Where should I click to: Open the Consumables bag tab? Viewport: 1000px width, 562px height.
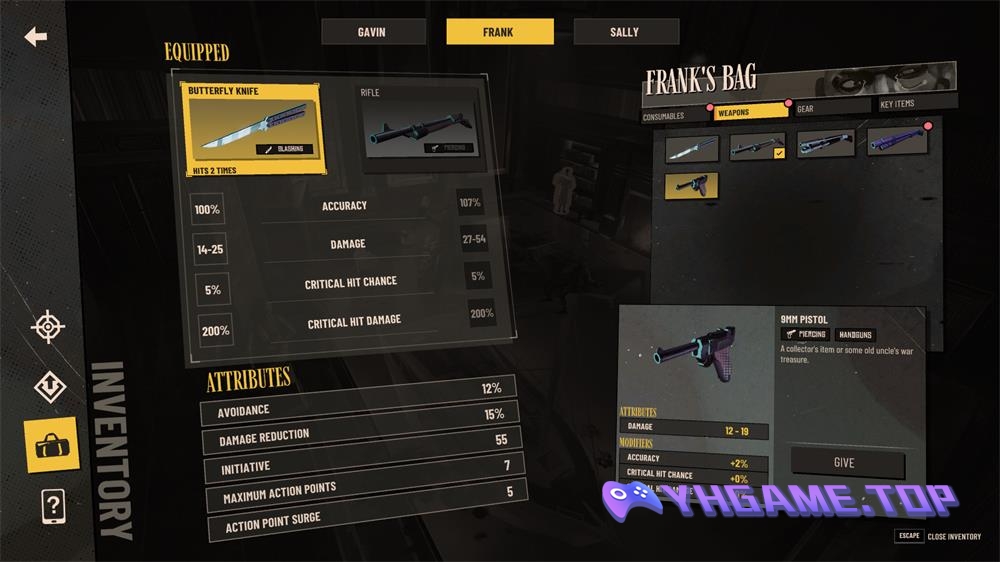pos(664,116)
